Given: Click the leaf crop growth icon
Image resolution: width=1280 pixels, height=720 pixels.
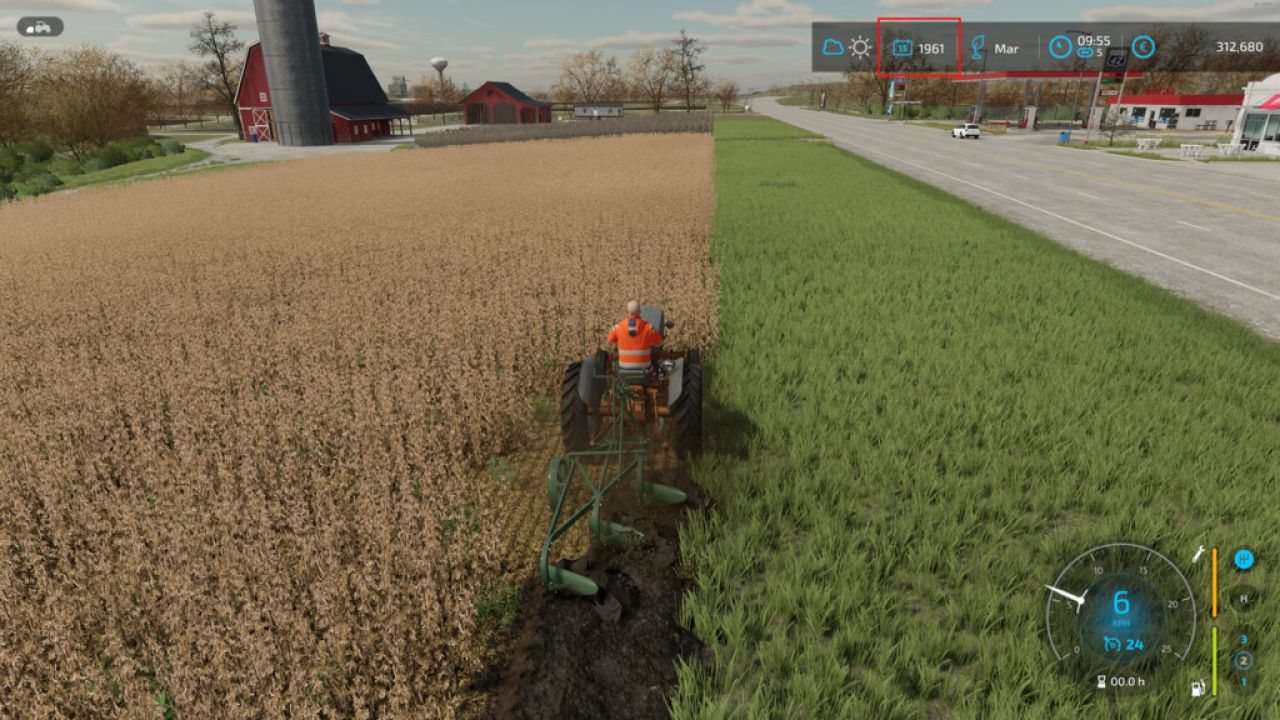Looking at the screenshot, I should (x=978, y=46).
